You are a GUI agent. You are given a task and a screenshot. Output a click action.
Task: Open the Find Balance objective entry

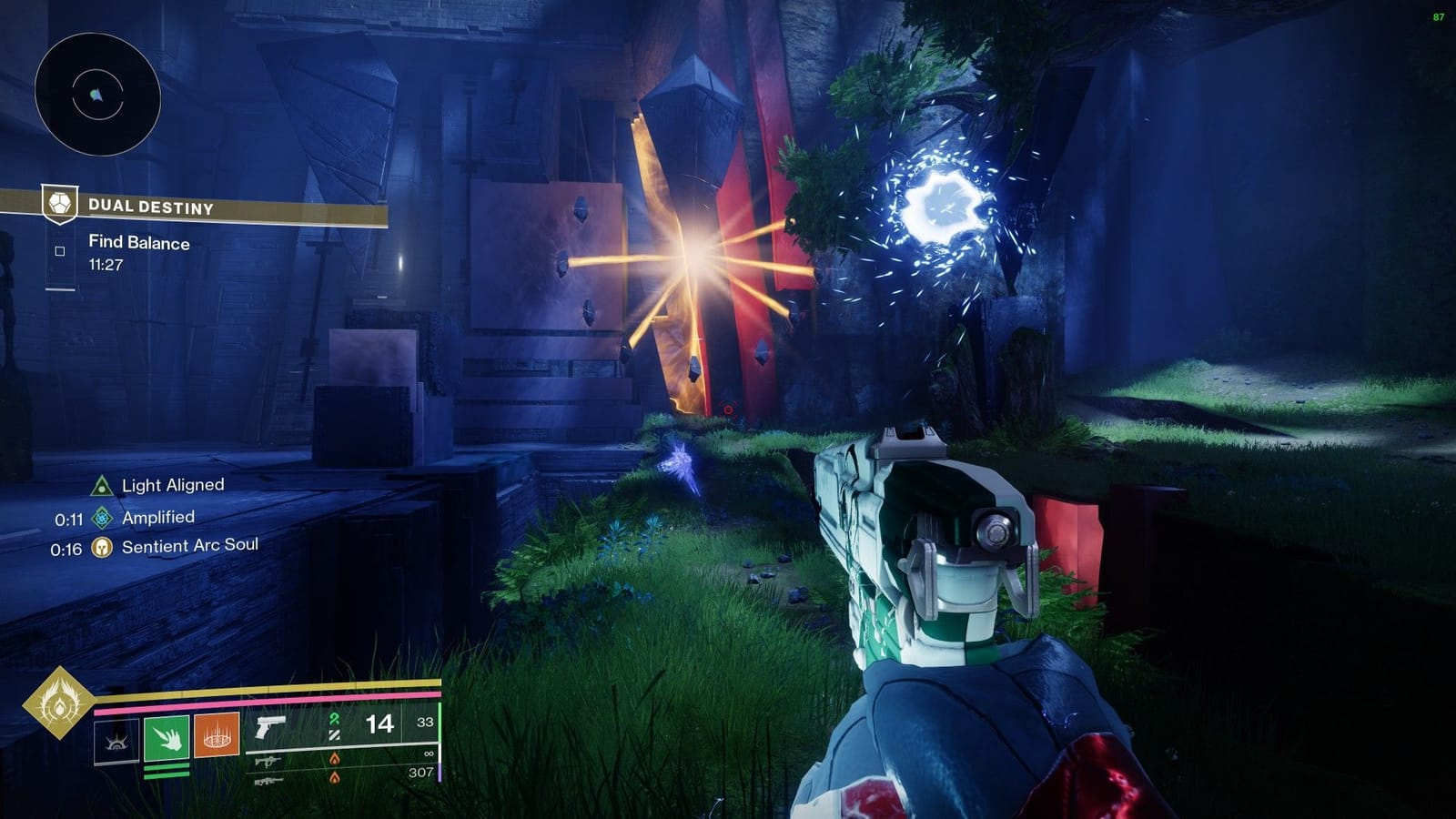click(x=137, y=243)
